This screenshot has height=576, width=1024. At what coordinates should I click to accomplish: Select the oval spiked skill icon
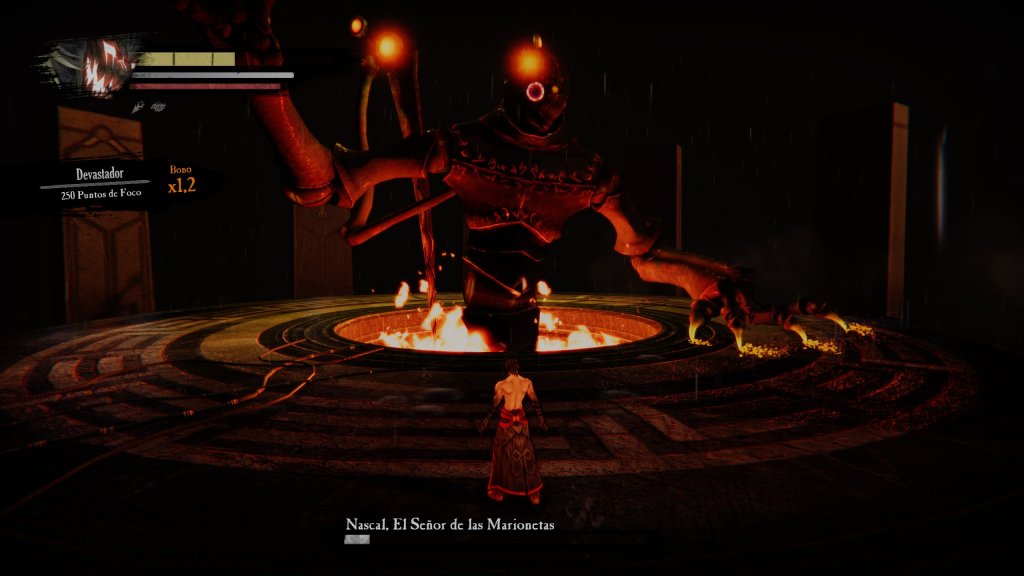pos(158,105)
